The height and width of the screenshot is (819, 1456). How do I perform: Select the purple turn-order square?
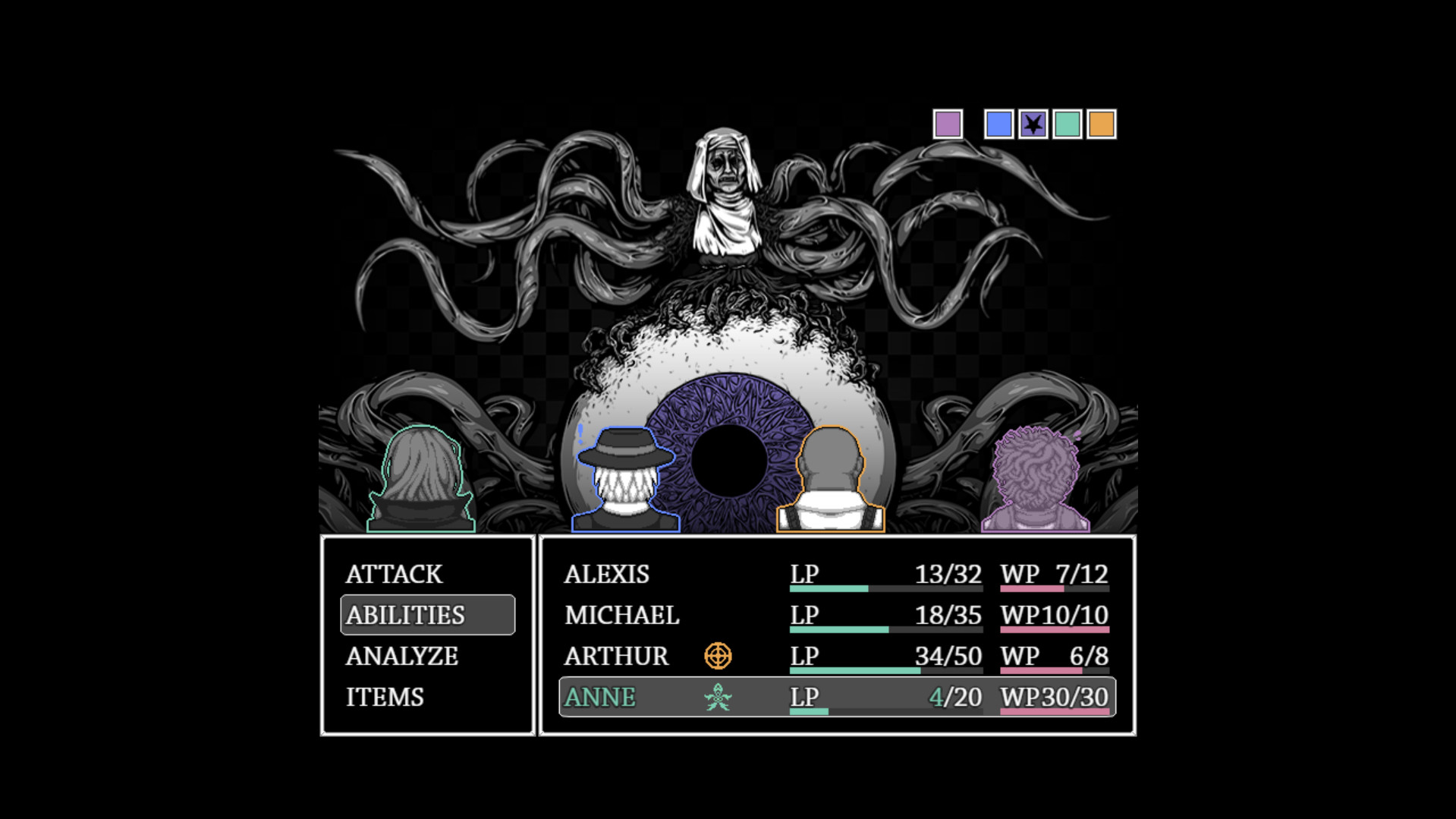point(948,124)
